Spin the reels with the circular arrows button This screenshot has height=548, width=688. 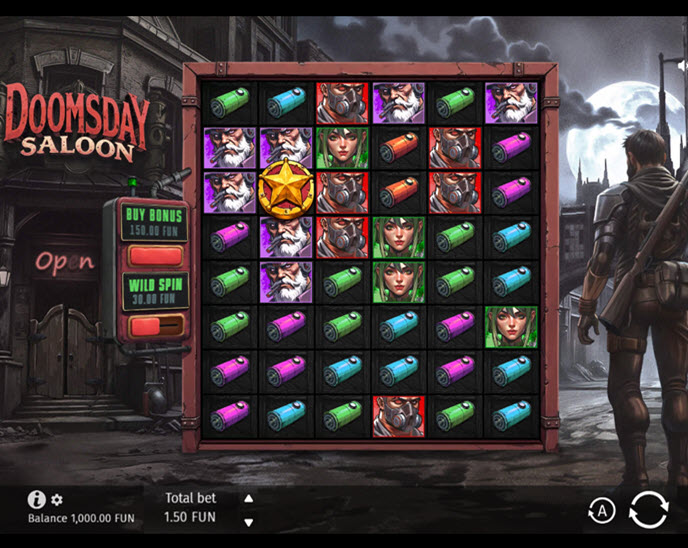pos(647,510)
